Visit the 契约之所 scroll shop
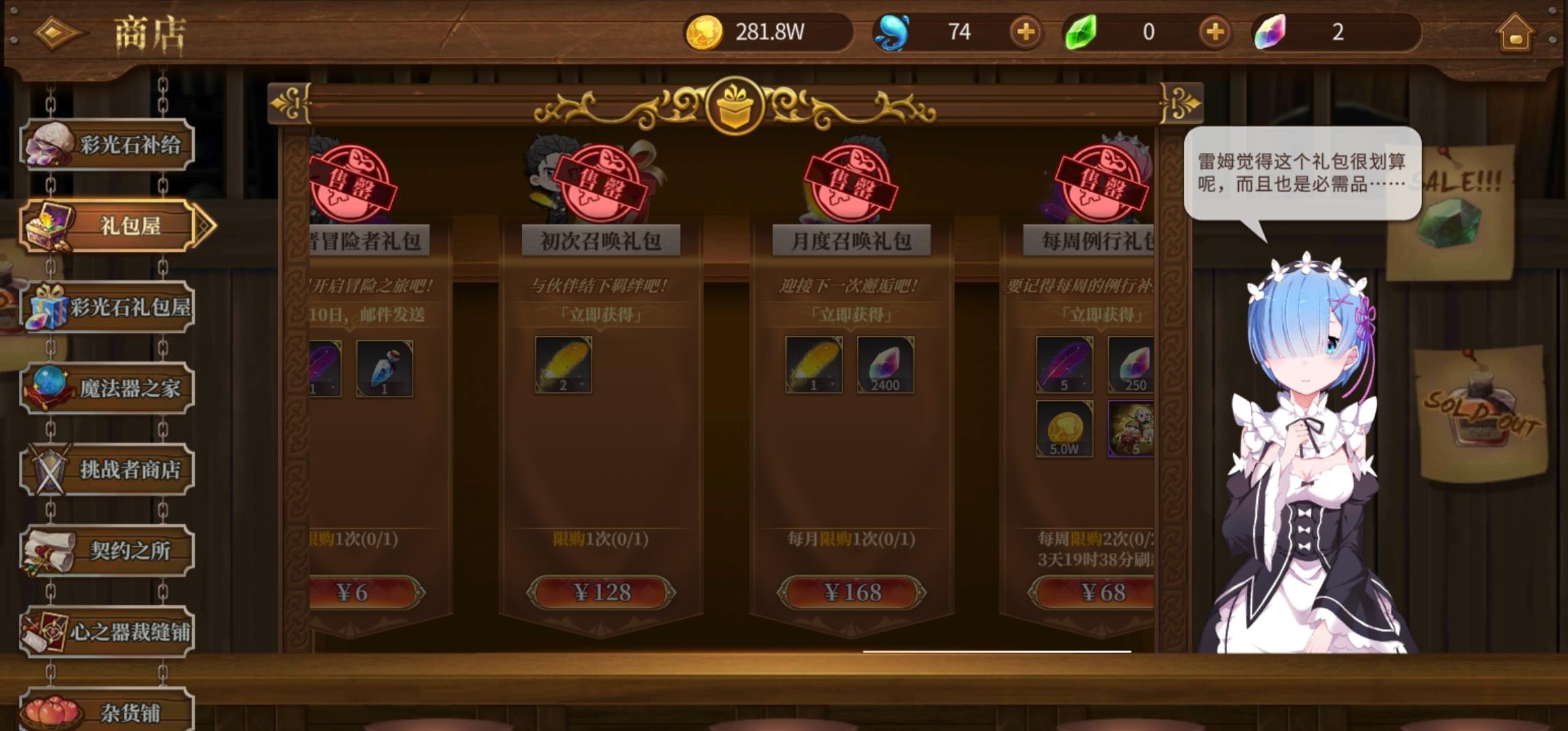The height and width of the screenshot is (731, 1568). [108, 550]
